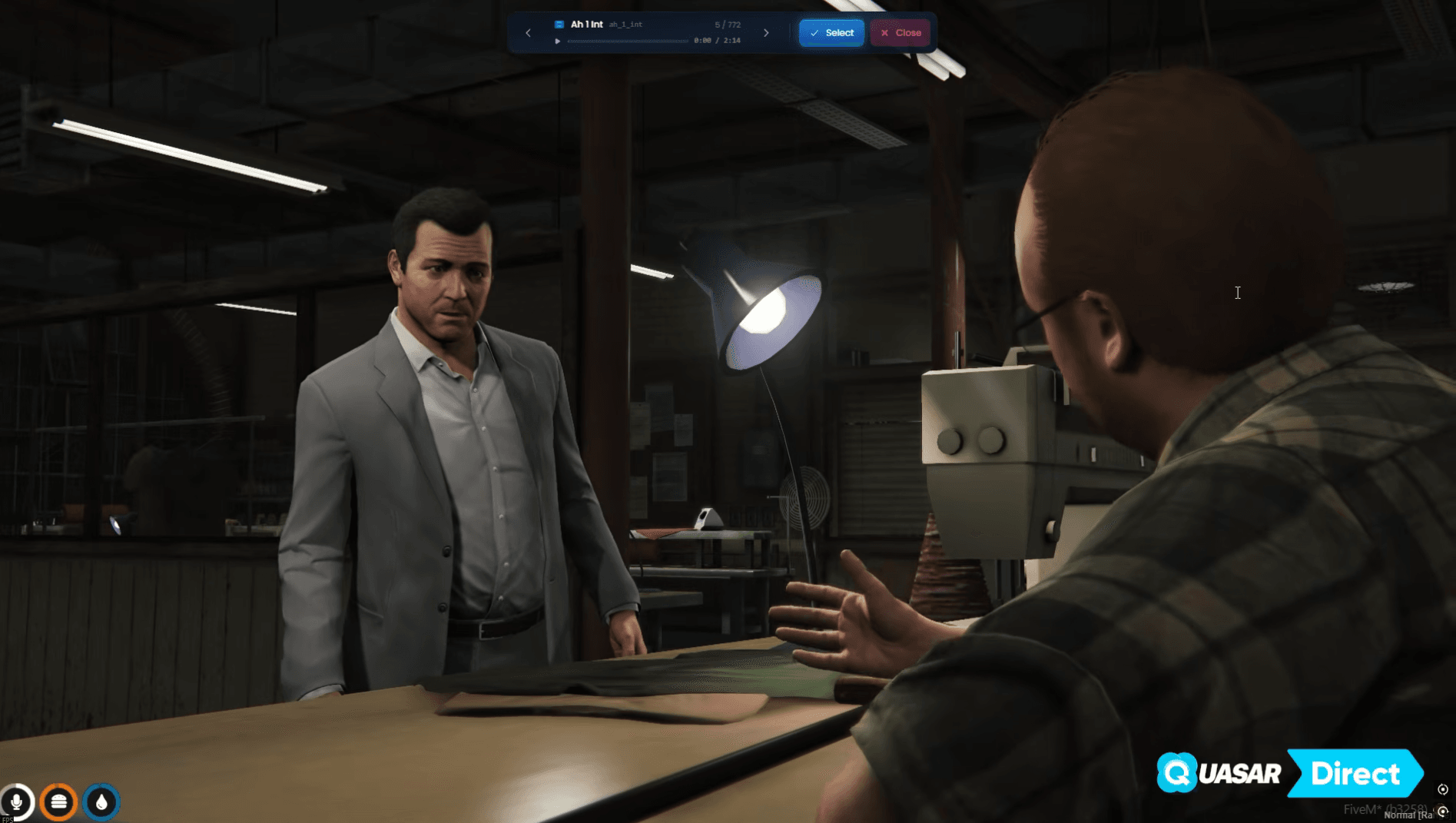Click the animation progress bar
Screen dimensions: 1456x823
629,41
